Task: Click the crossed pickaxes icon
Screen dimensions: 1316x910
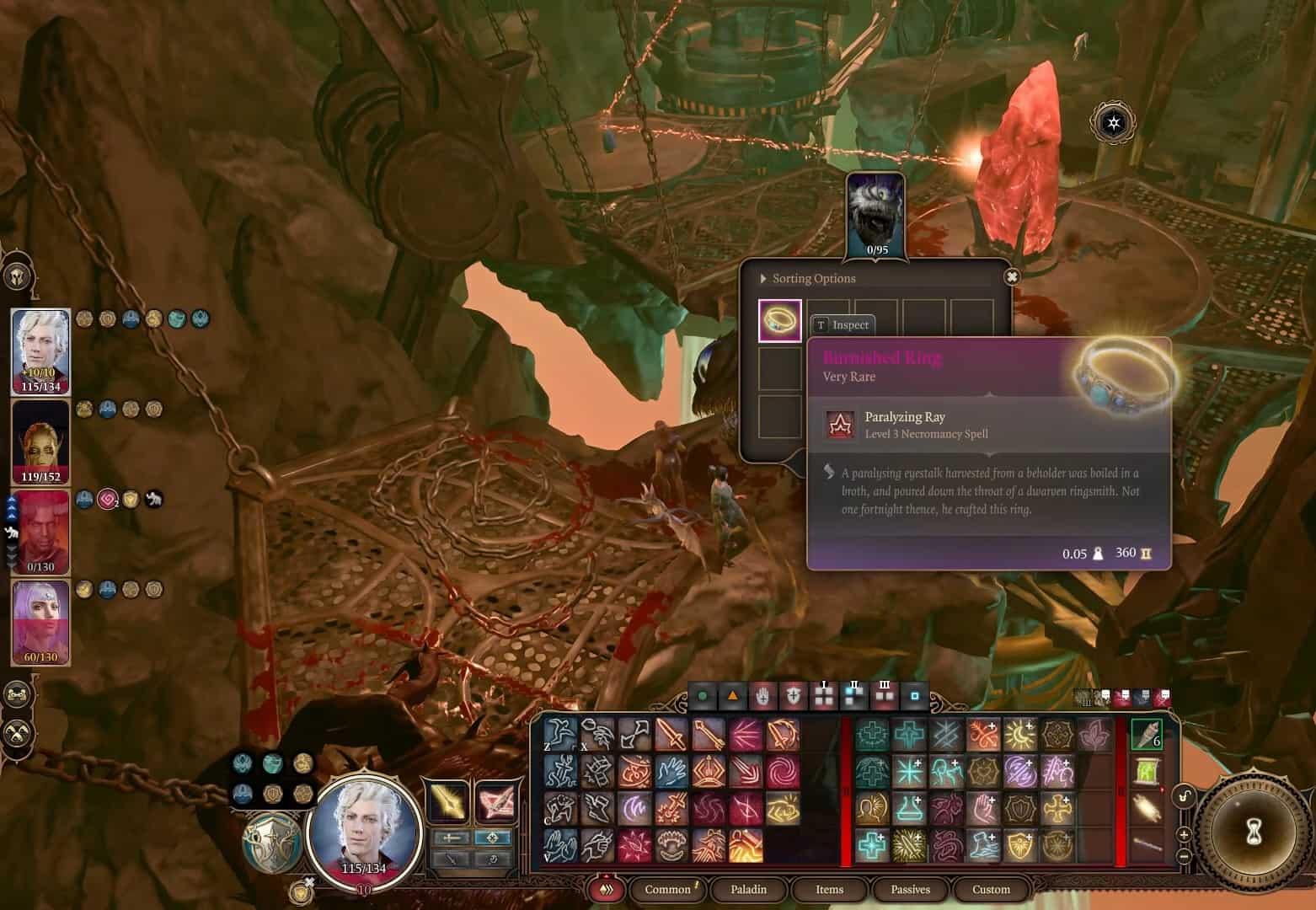Action: (18, 733)
